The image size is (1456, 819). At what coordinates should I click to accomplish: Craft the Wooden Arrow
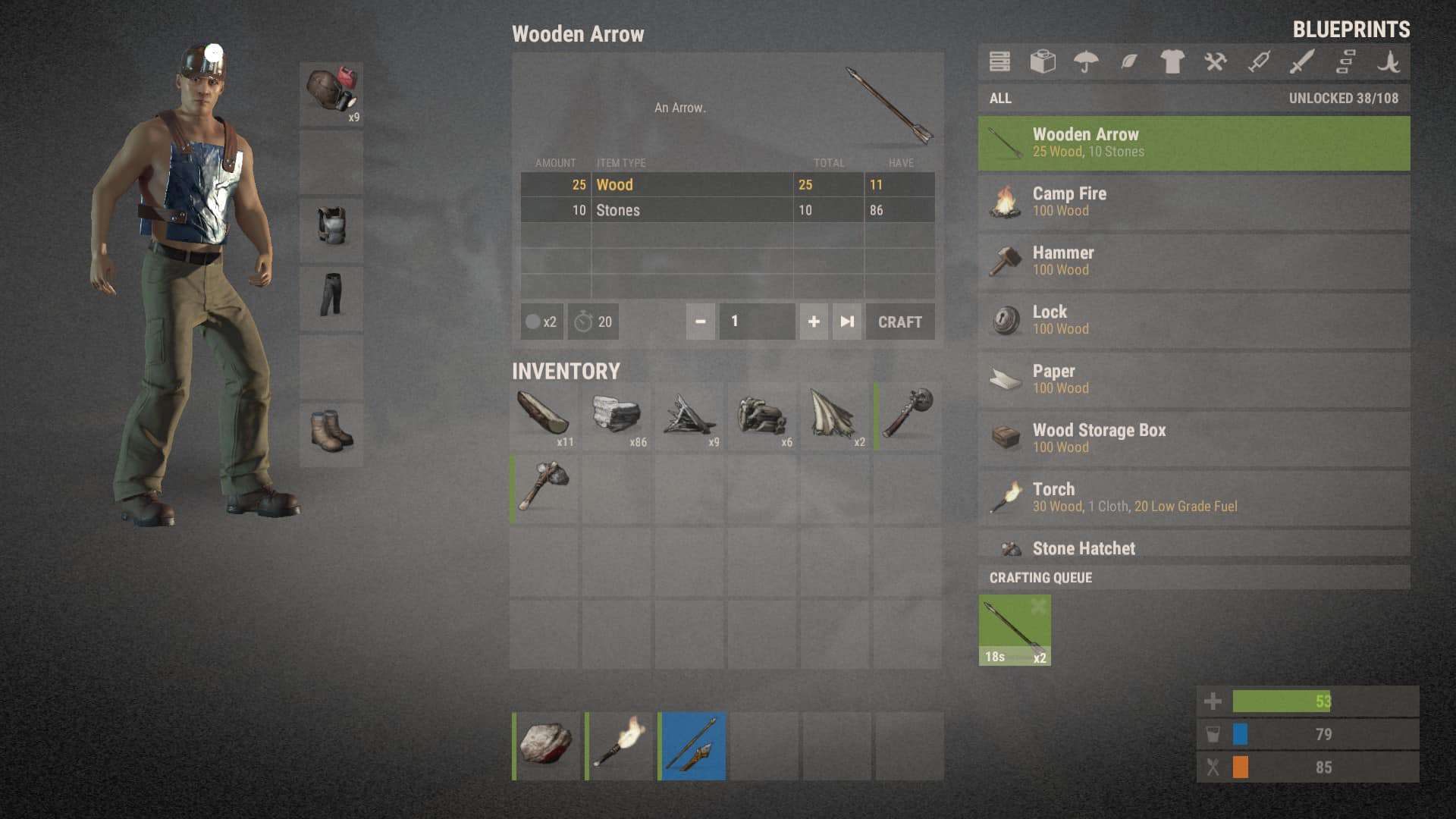tap(899, 322)
